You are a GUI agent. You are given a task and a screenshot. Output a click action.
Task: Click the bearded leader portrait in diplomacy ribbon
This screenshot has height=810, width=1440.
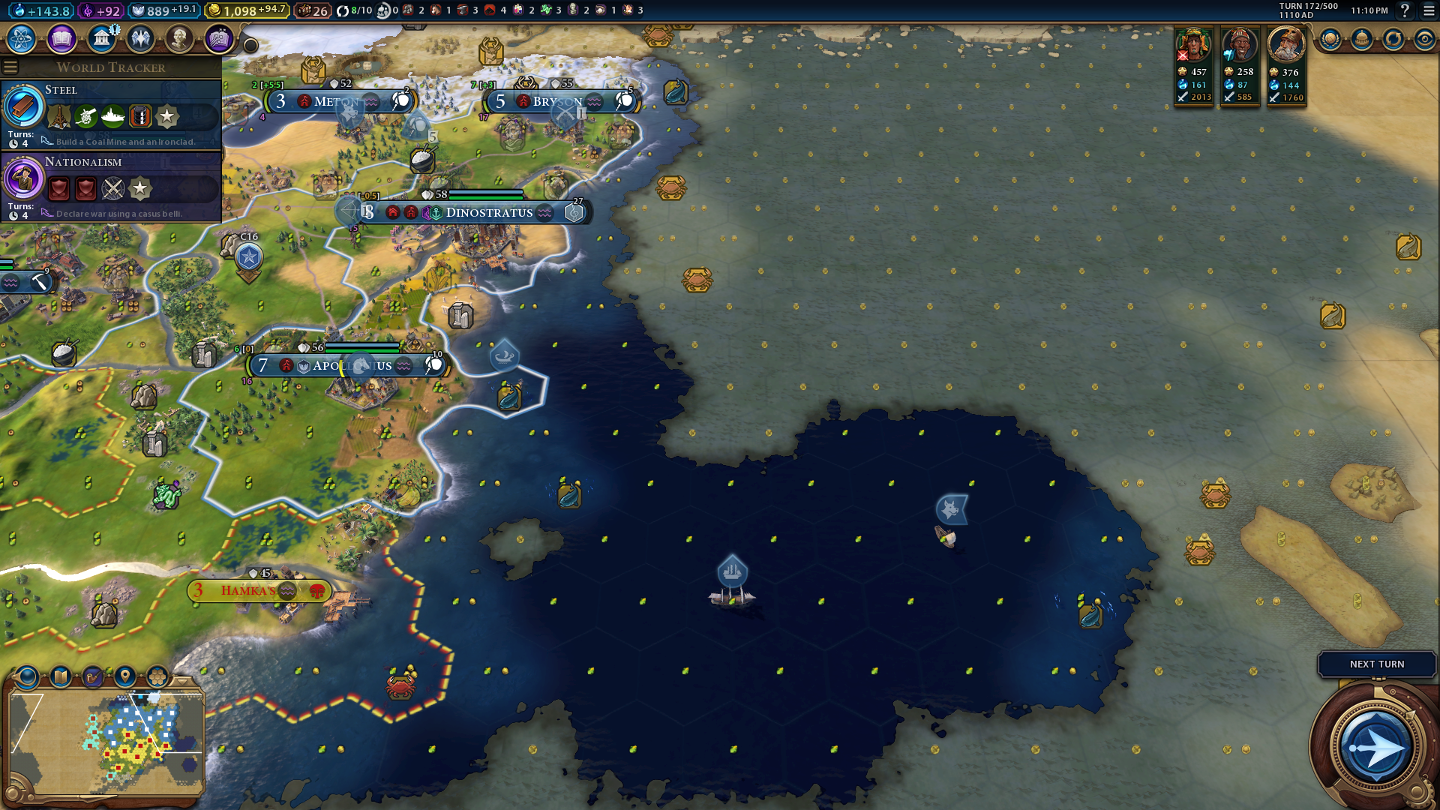[x=1286, y=45]
